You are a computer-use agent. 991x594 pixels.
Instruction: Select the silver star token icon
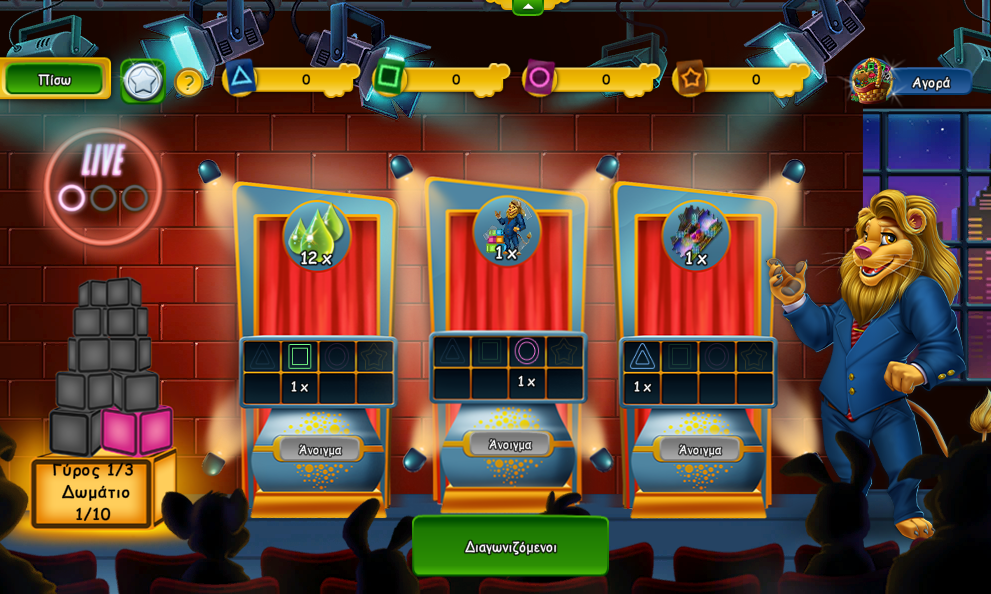pyautogui.click(x=143, y=81)
